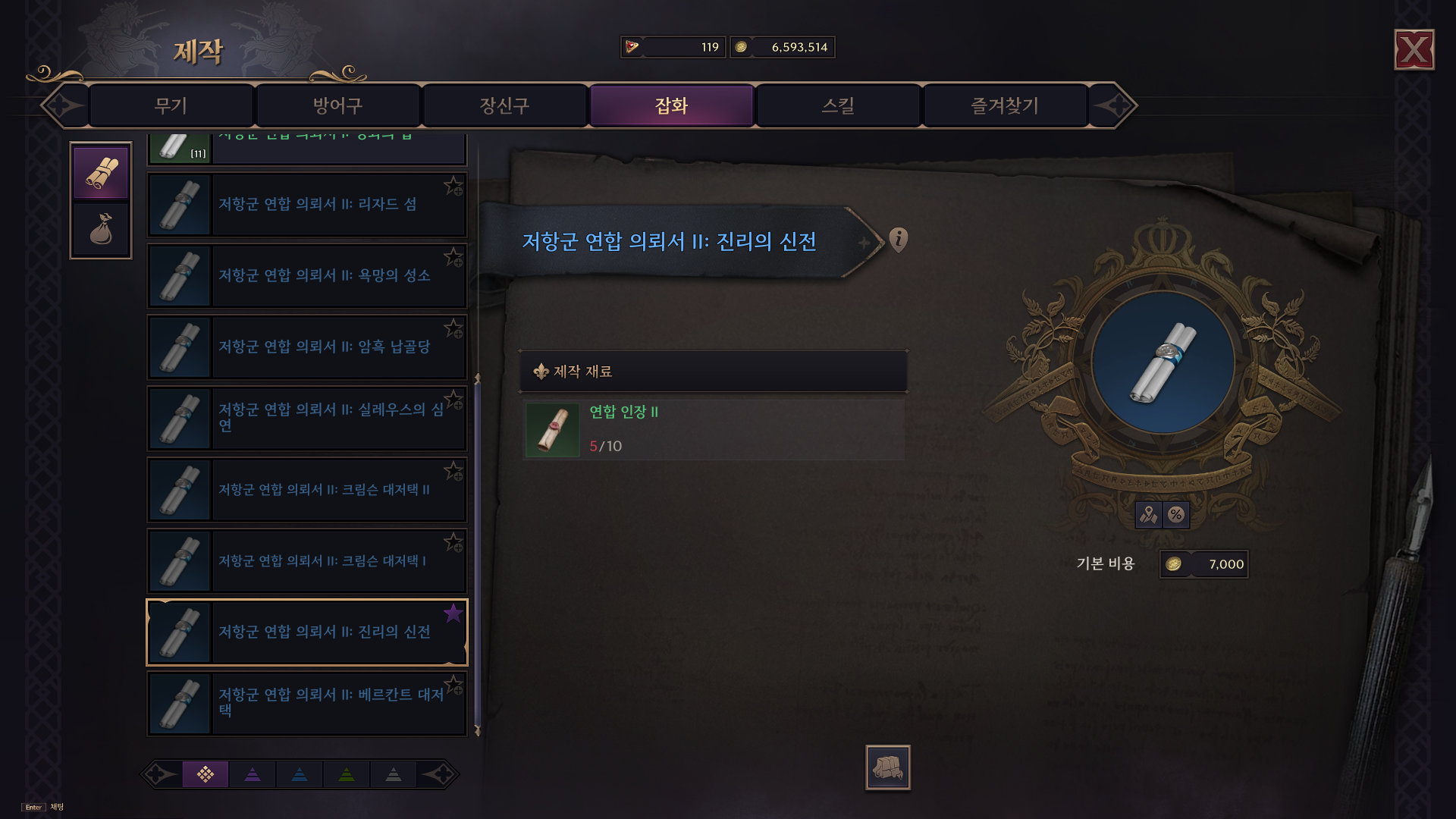The height and width of the screenshot is (819, 1456).
Task: Favorite the 베르칸트 대저택 request scroll
Action: (453, 685)
